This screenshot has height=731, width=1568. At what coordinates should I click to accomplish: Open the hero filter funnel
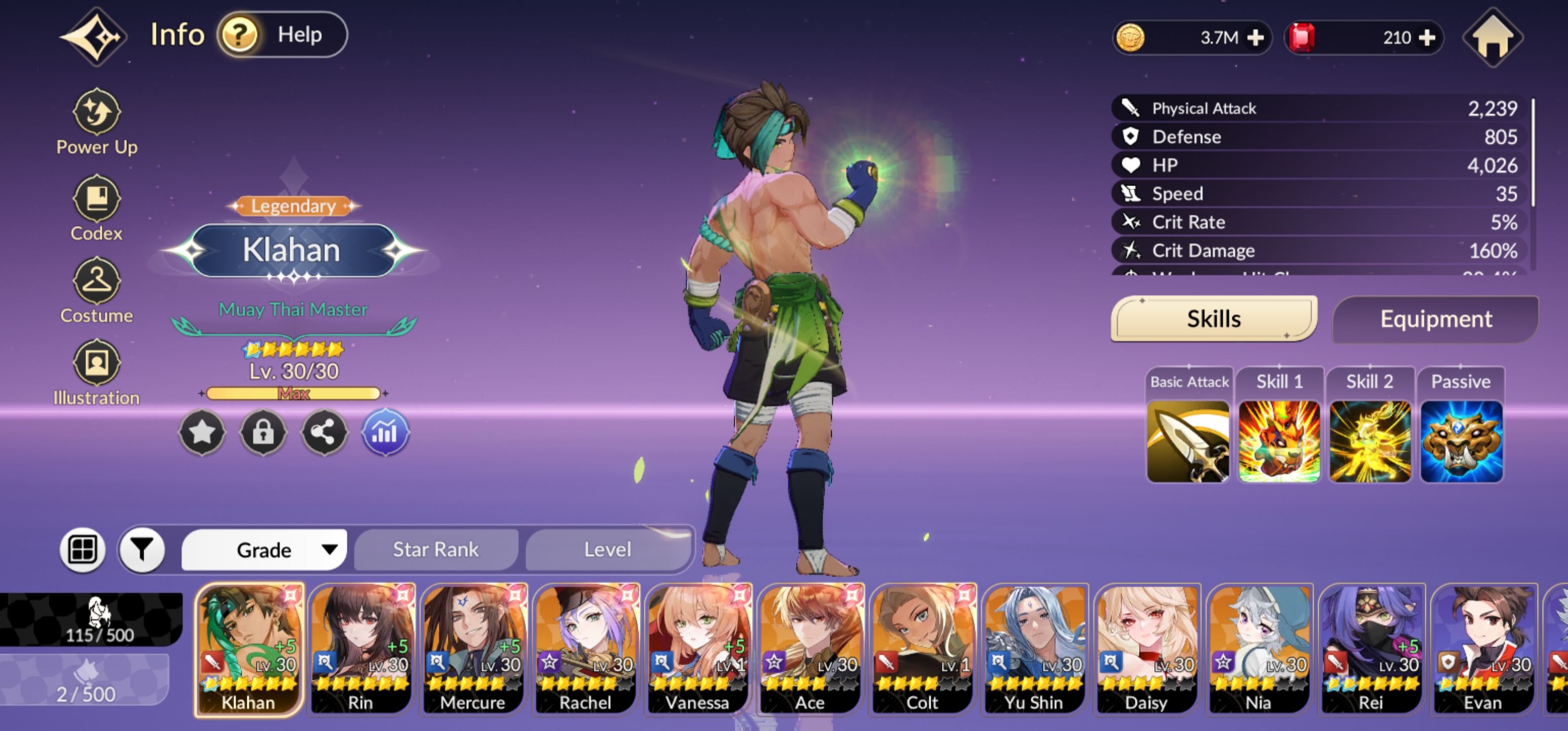(143, 550)
